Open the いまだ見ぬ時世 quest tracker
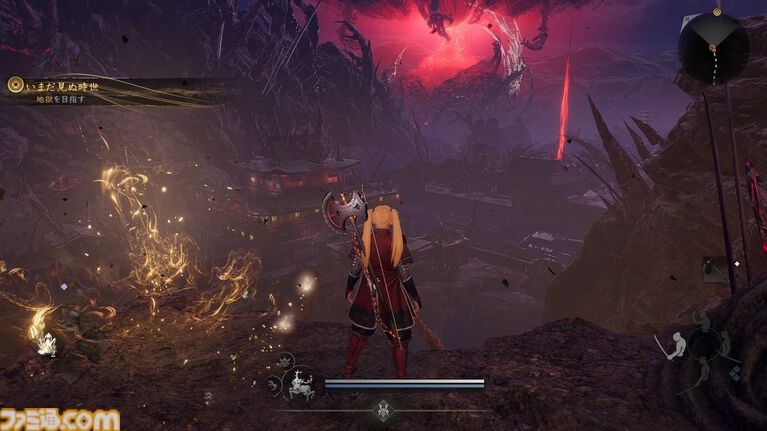The height and width of the screenshot is (431, 767). (x=62, y=86)
